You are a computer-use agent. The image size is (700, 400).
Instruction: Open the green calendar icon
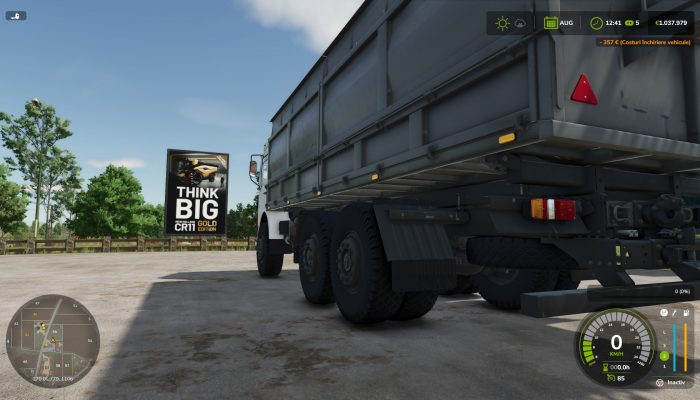point(550,23)
